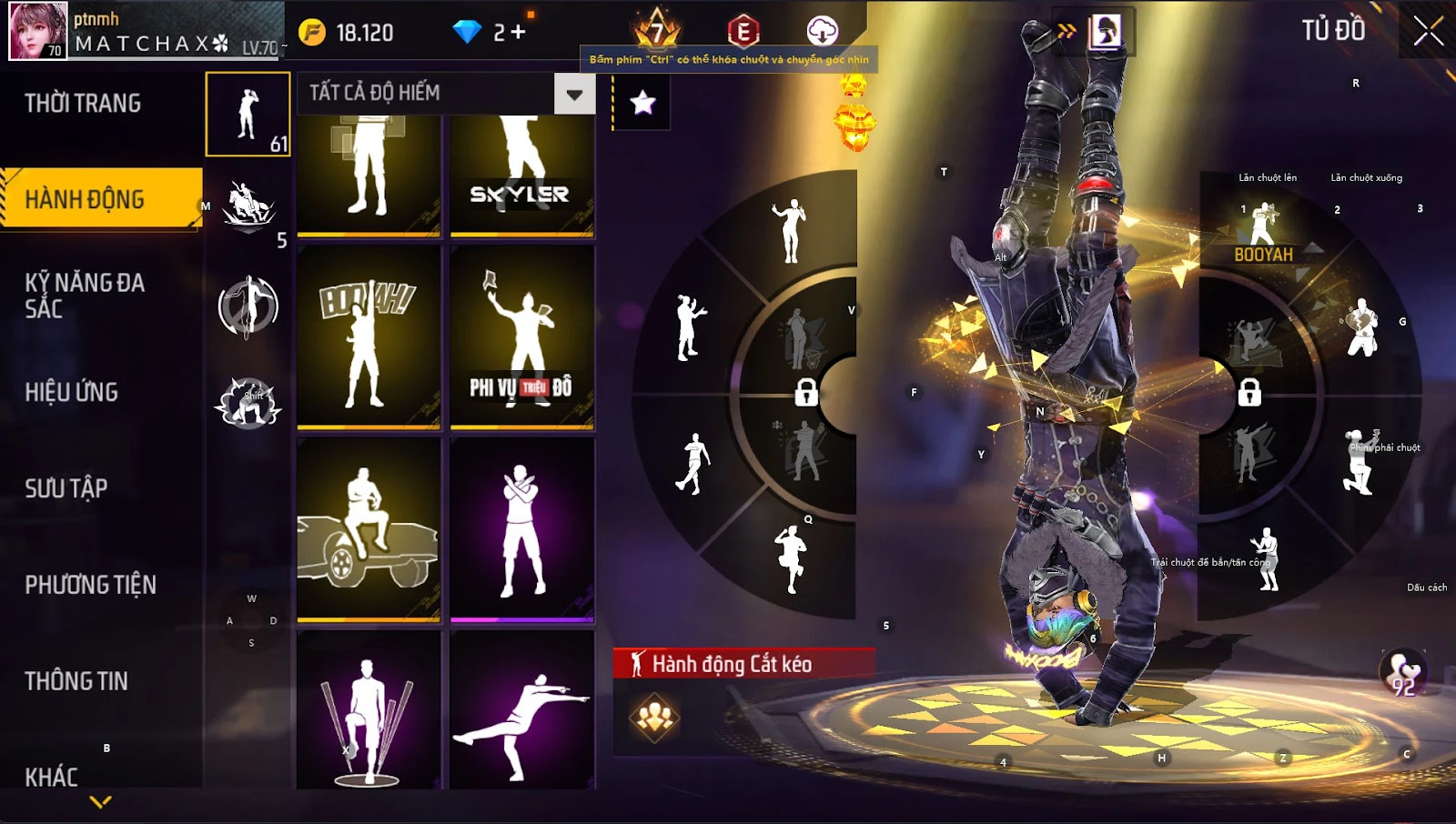Image resolution: width=1456 pixels, height=824 pixels.
Task: Open the Phương Tiện category
Action: coord(91,585)
